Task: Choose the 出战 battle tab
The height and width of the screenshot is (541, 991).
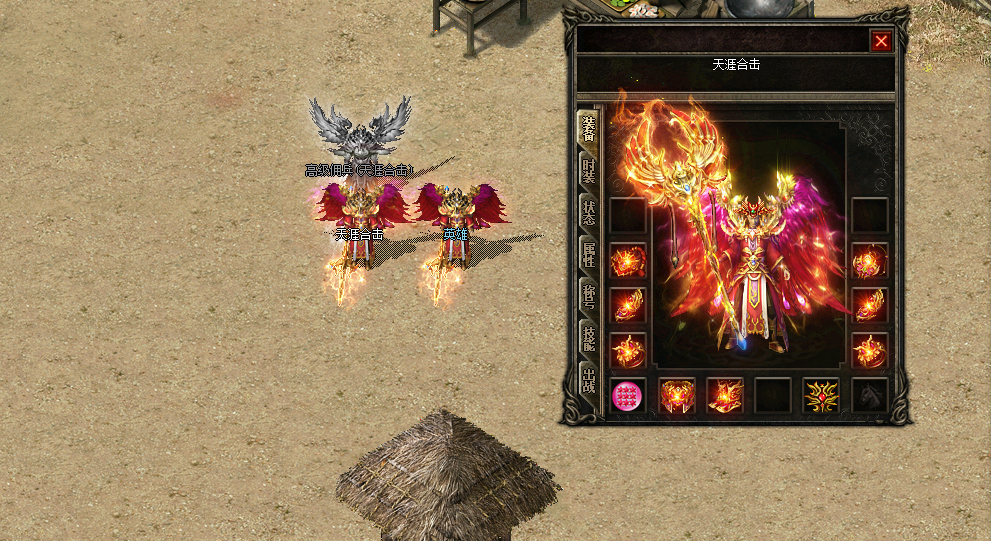Action: (x=588, y=380)
